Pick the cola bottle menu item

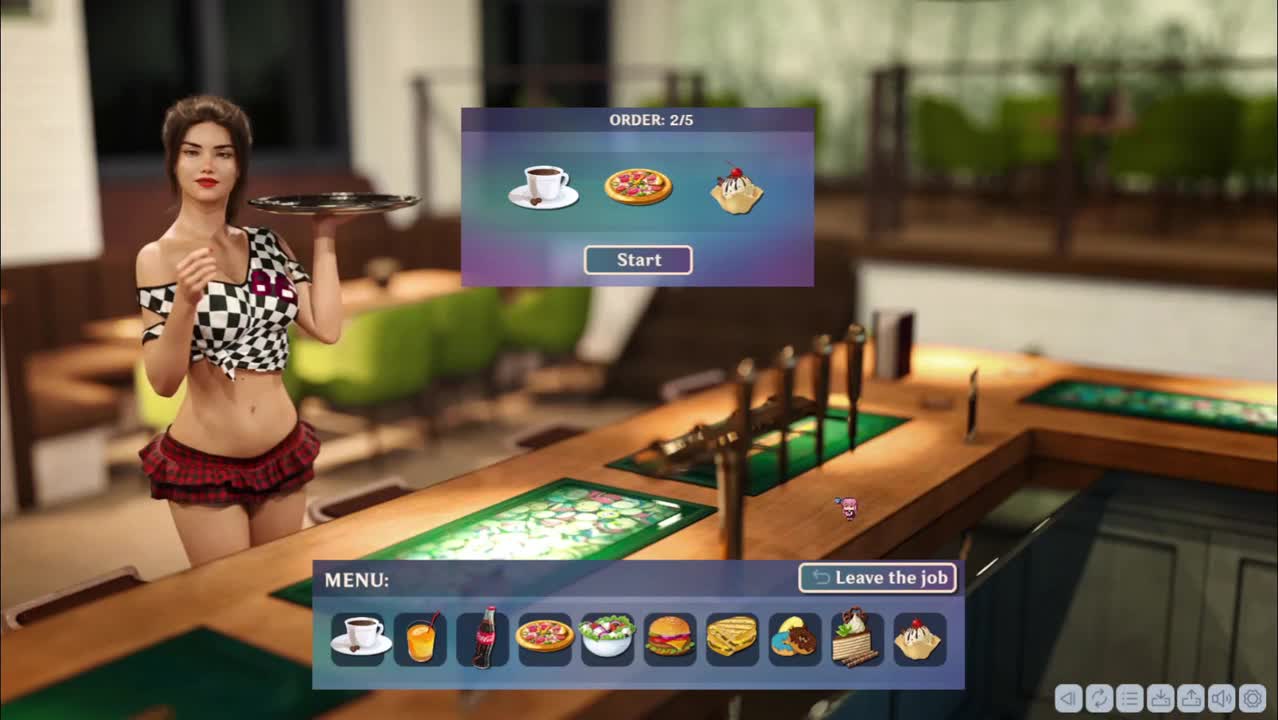point(483,637)
